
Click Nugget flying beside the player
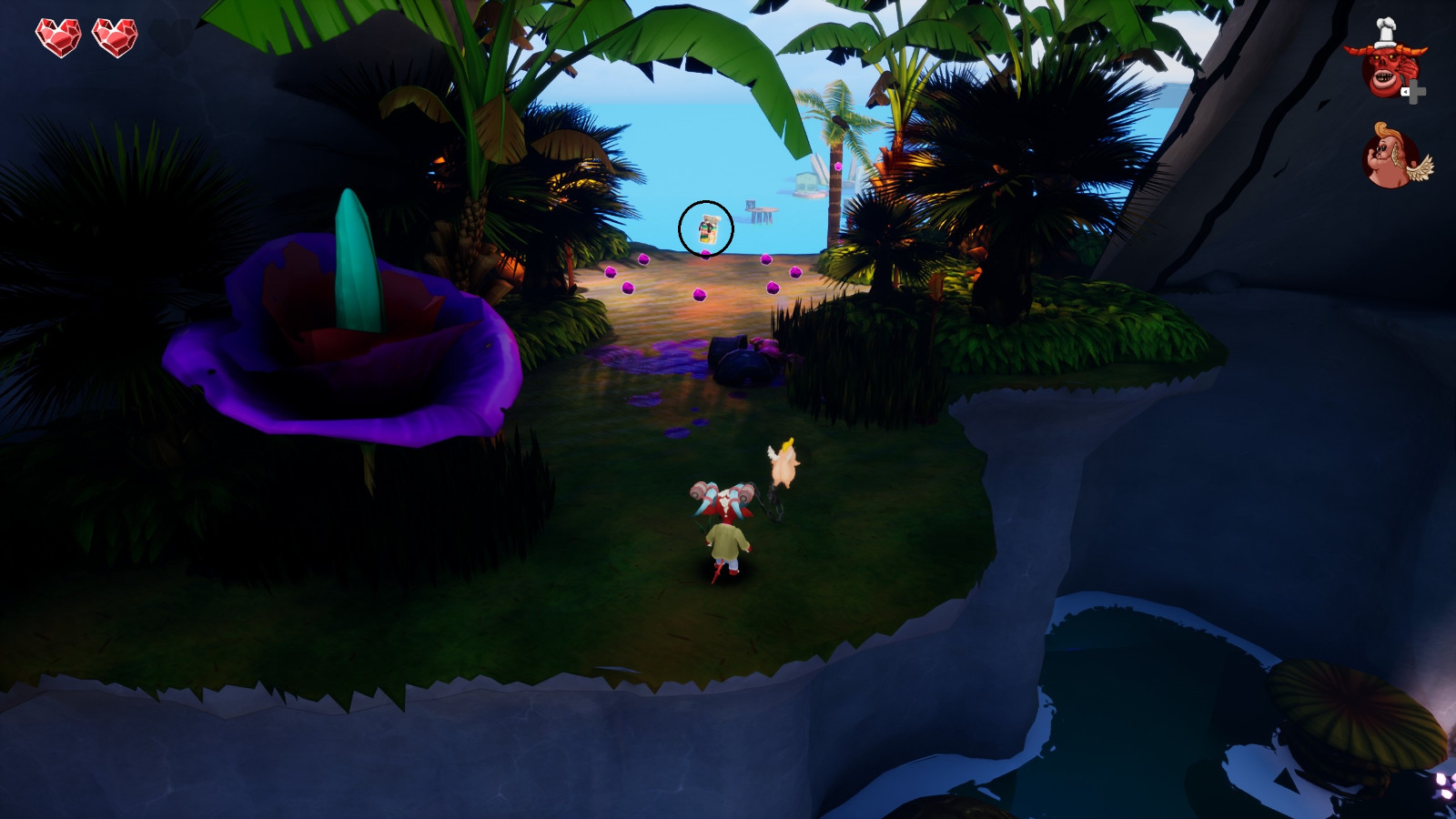786,464
